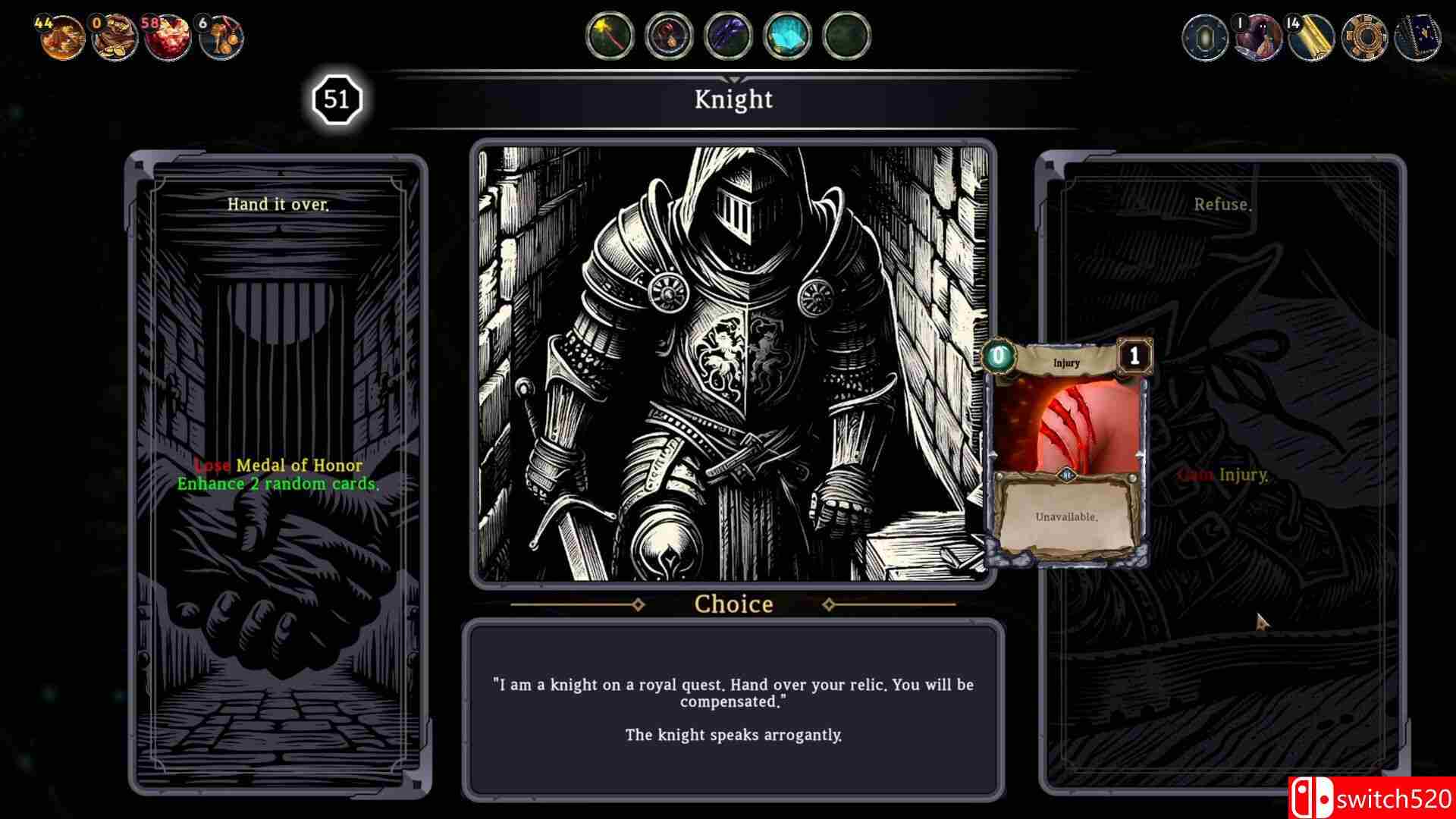Open the oval mirror map icon

pyautogui.click(x=1205, y=37)
